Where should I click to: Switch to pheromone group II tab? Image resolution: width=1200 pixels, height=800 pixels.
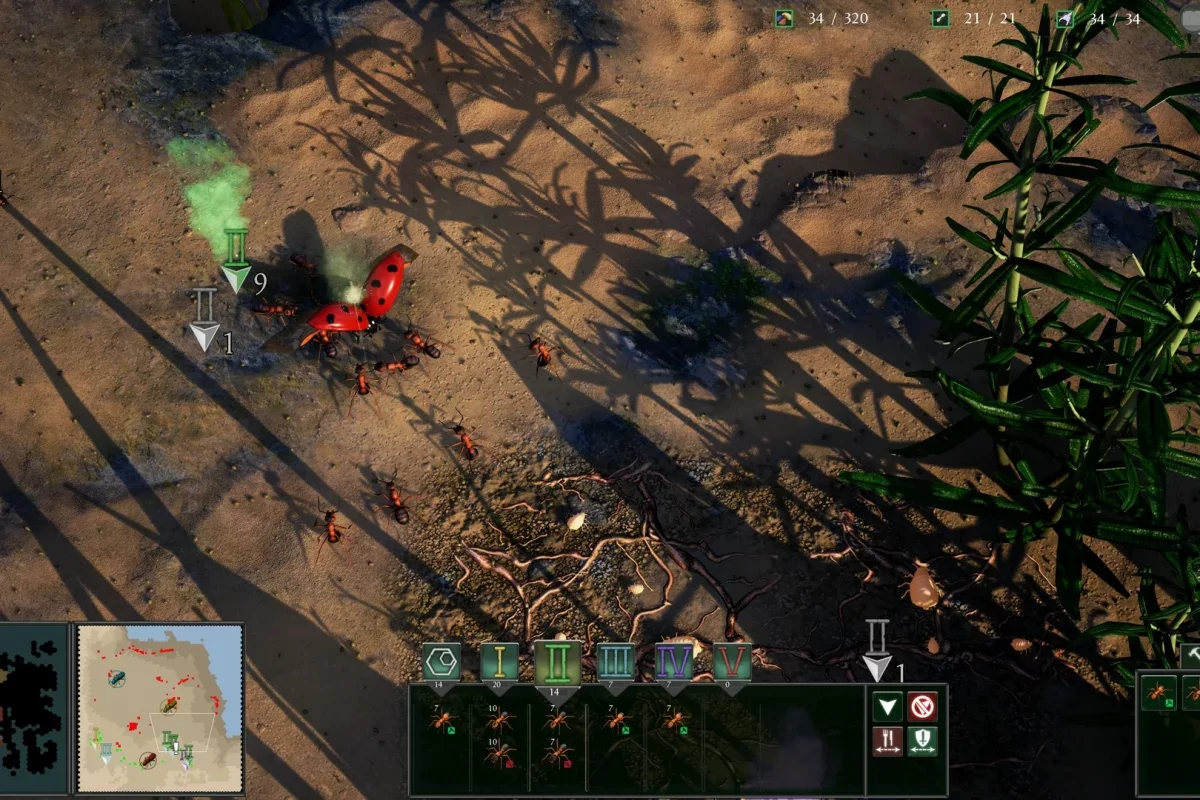(x=557, y=663)
